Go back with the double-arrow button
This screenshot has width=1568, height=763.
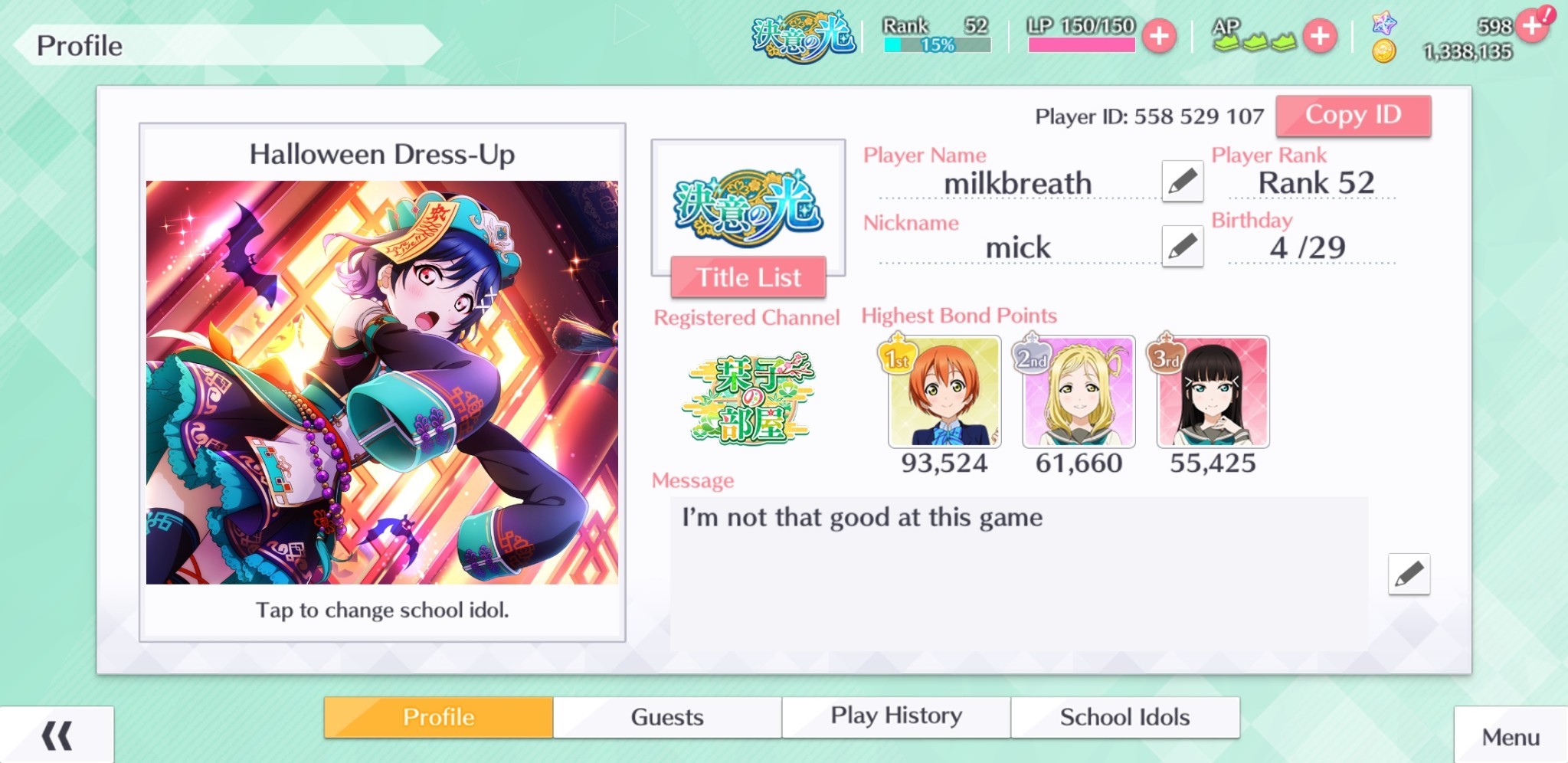pyautogui.click(x=57, y=735)
